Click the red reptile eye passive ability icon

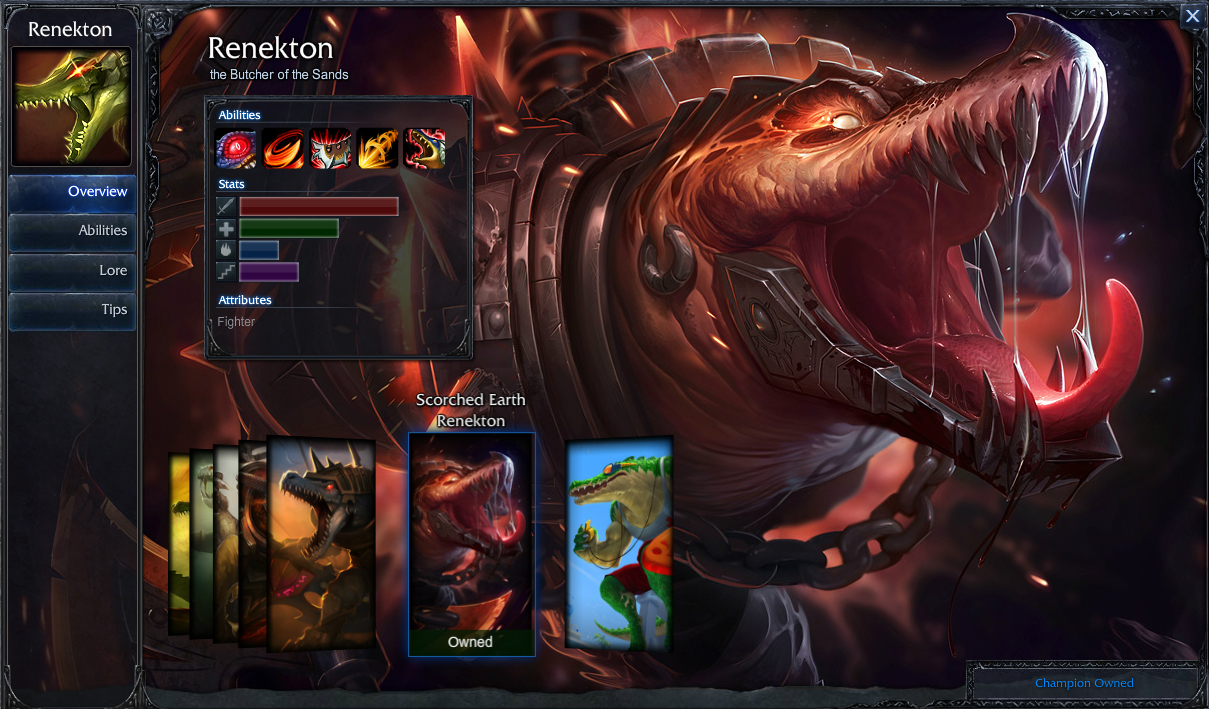point(236,149)
